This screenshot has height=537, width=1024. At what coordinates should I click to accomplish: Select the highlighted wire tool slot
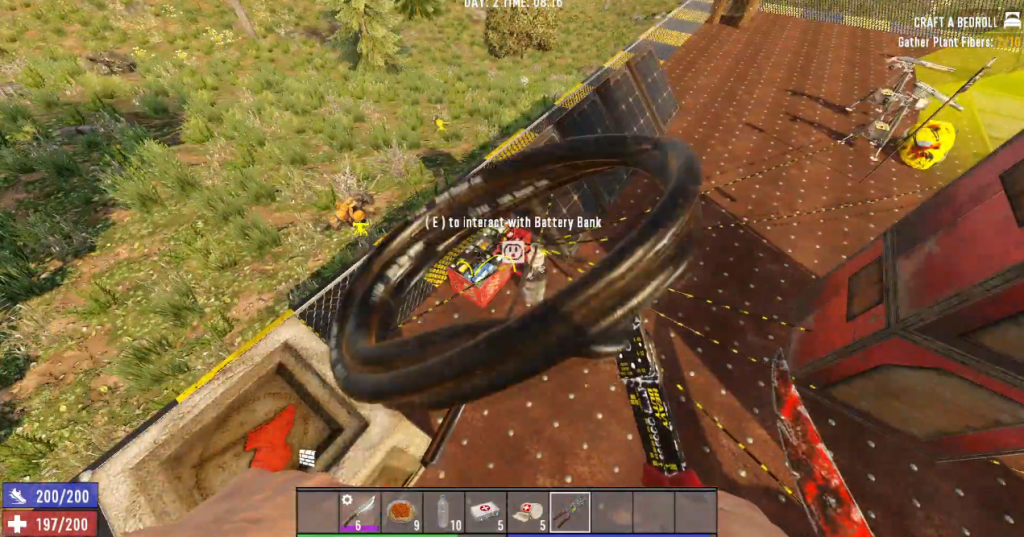(570, 512)
